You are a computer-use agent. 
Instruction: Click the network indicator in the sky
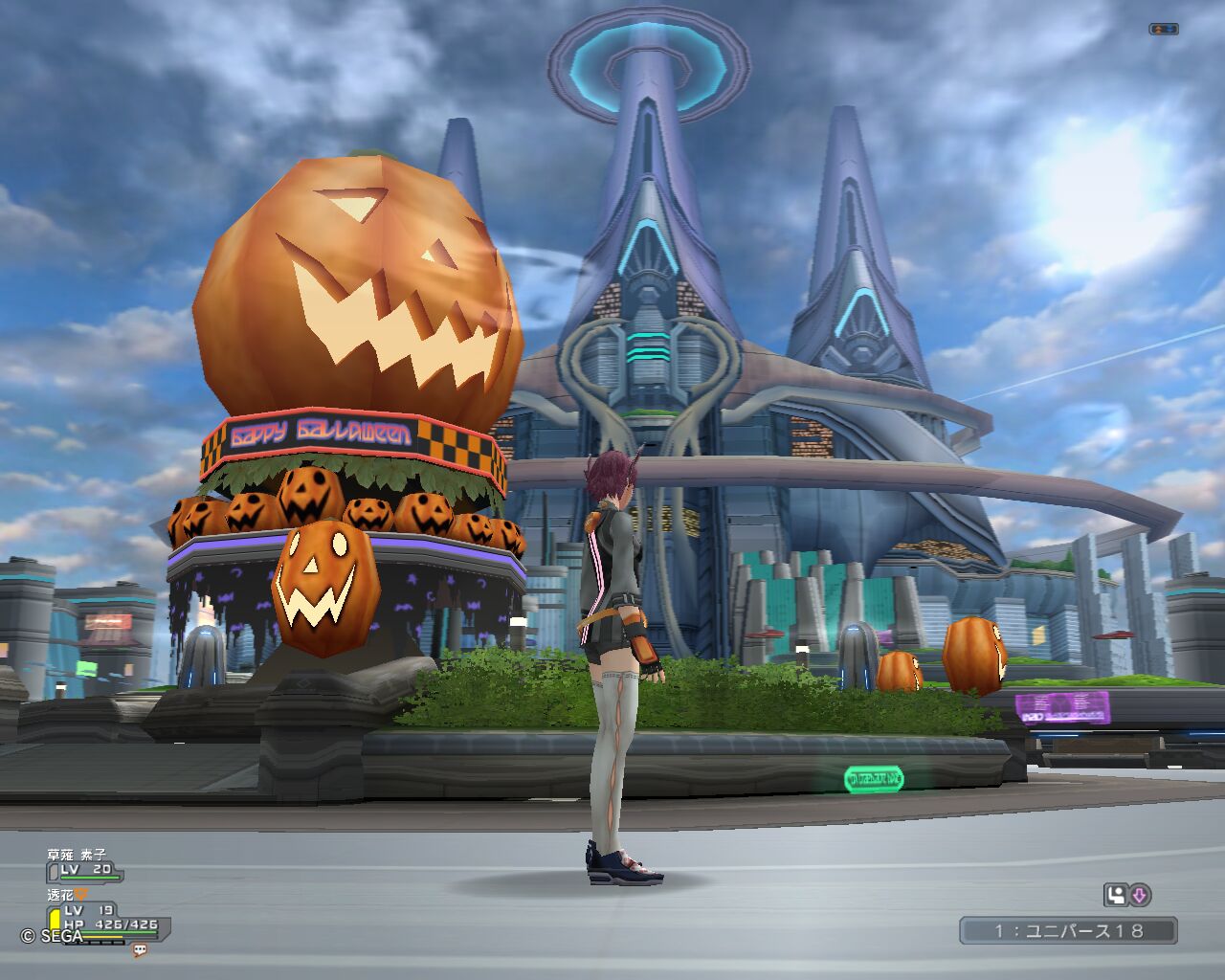click(x=1163, y=29)
